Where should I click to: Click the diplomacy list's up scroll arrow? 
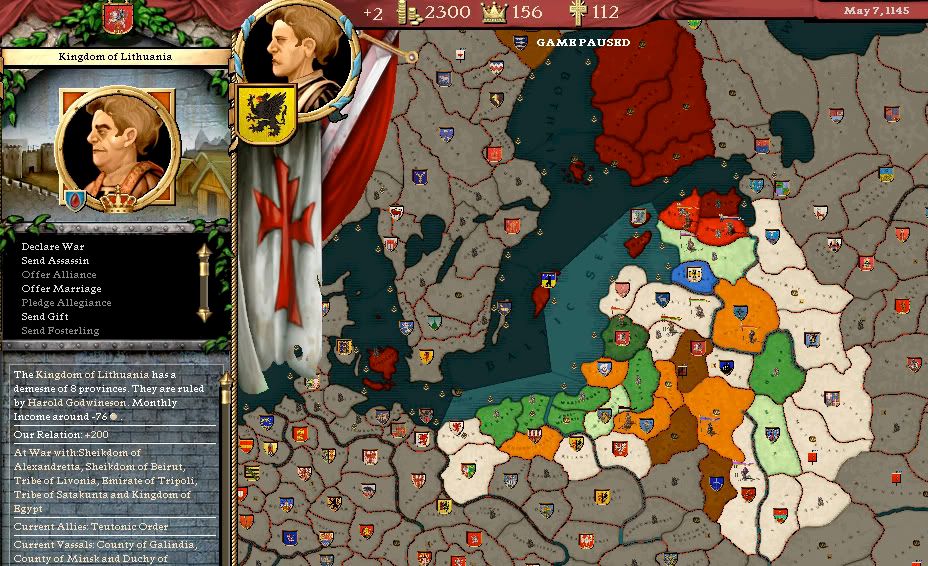205,250
